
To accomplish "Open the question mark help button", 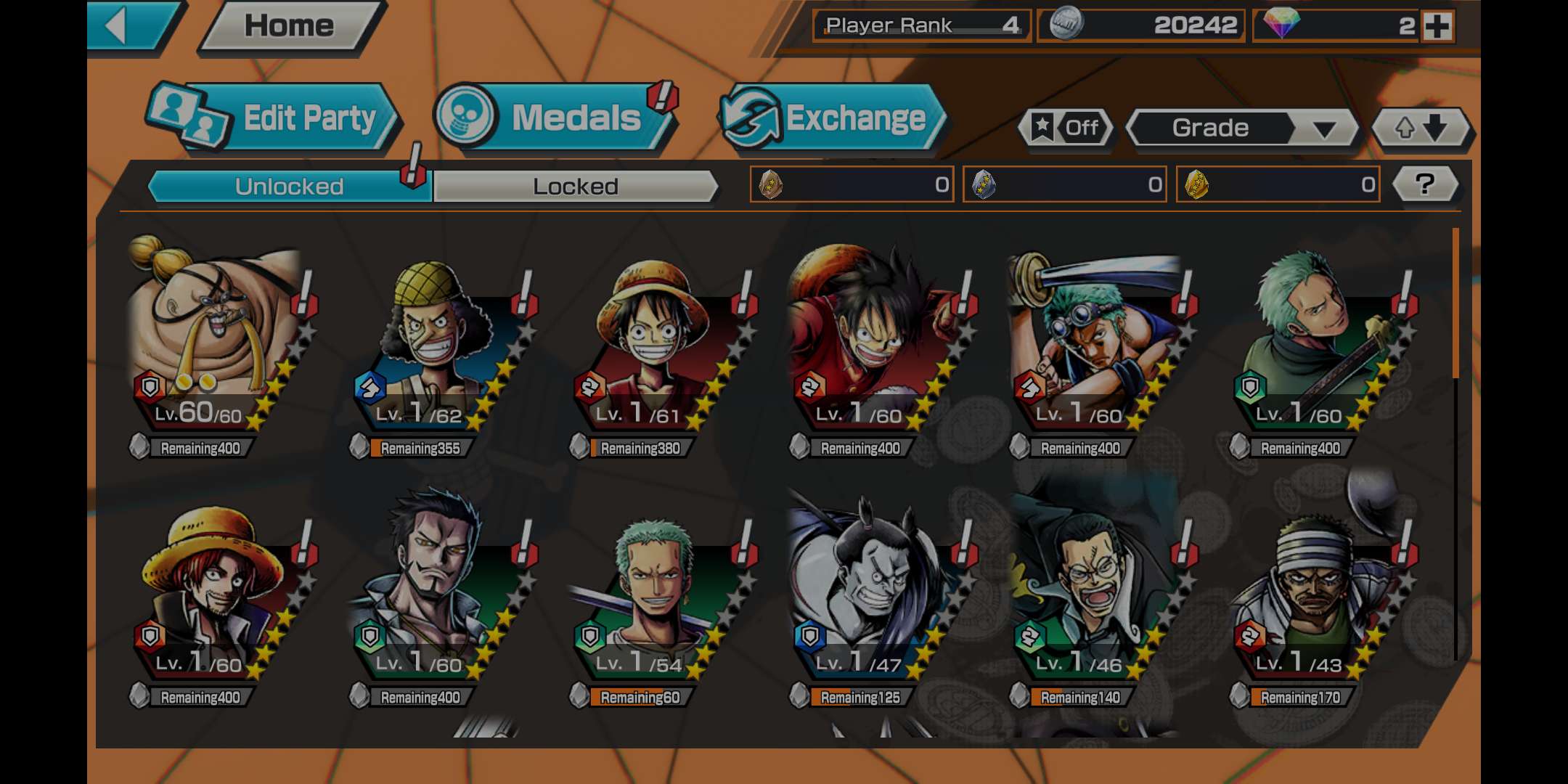I will pyautogui.click(x=1425, y=184).
